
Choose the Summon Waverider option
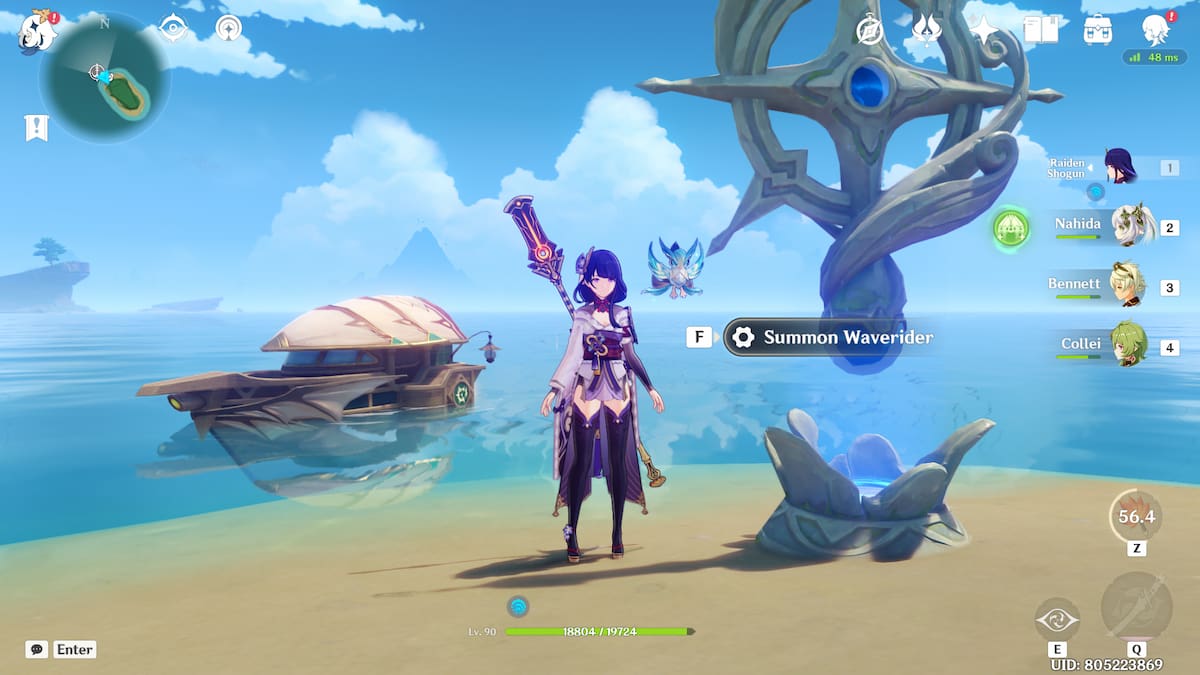(828, 337)
